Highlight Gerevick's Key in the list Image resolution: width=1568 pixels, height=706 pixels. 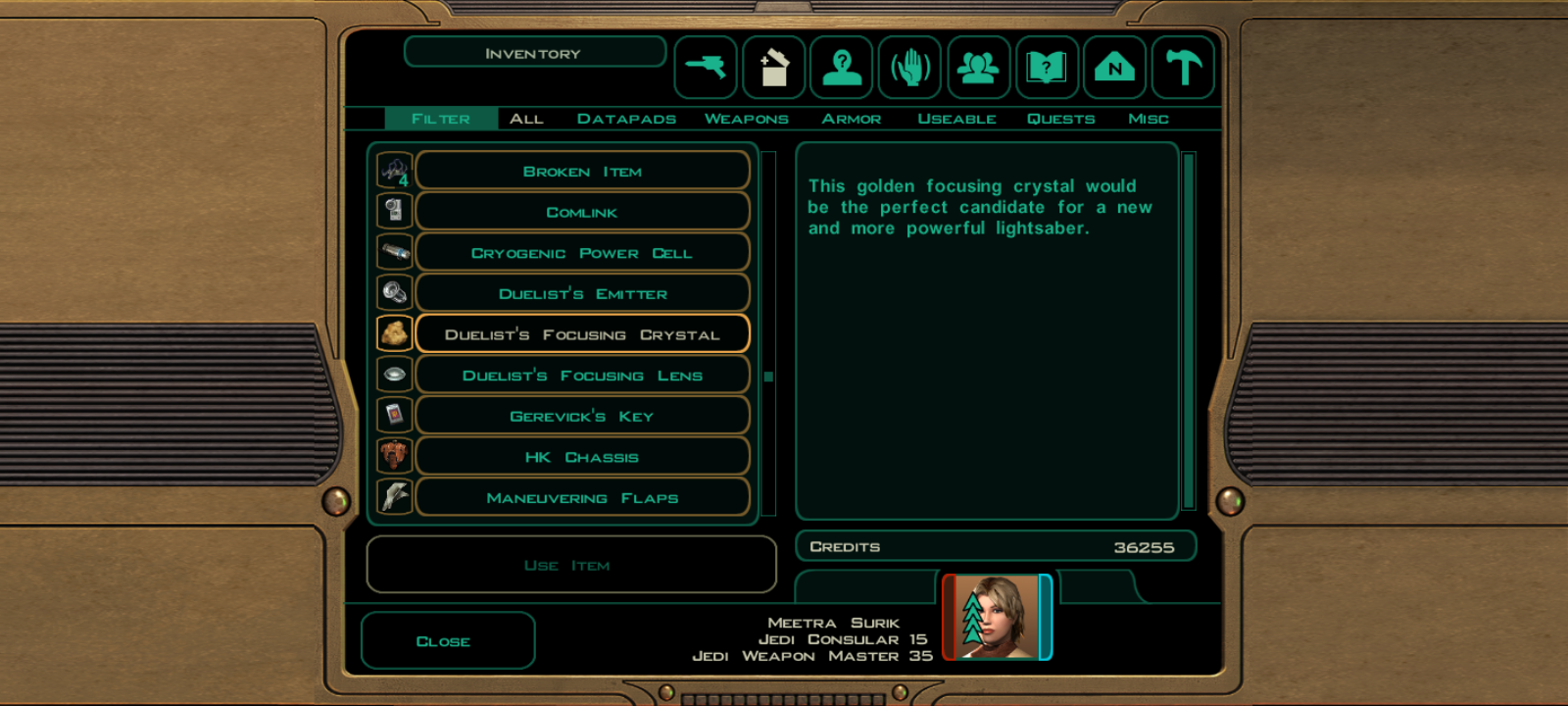[x=582, y=417]
